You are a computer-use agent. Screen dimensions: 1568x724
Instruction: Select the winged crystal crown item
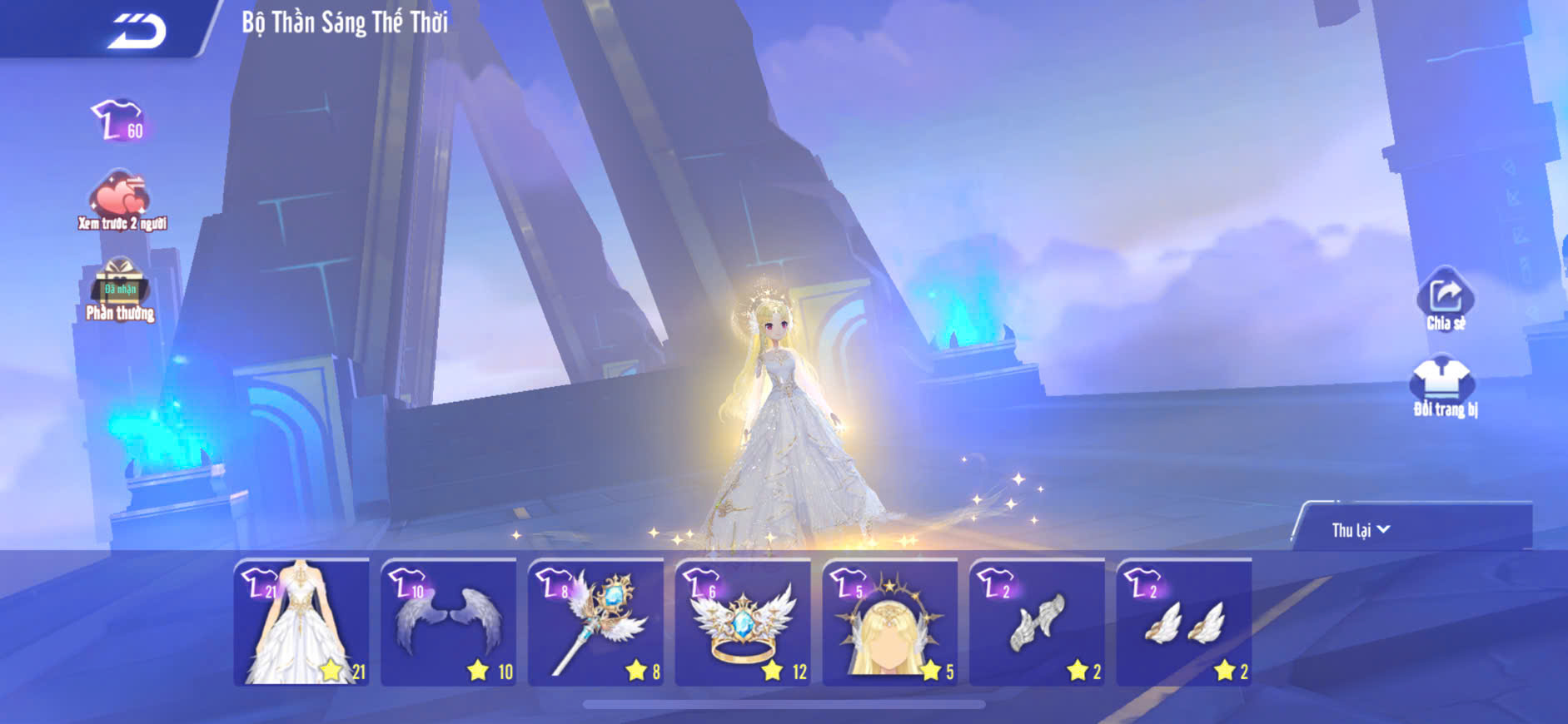tap(743, 622)
